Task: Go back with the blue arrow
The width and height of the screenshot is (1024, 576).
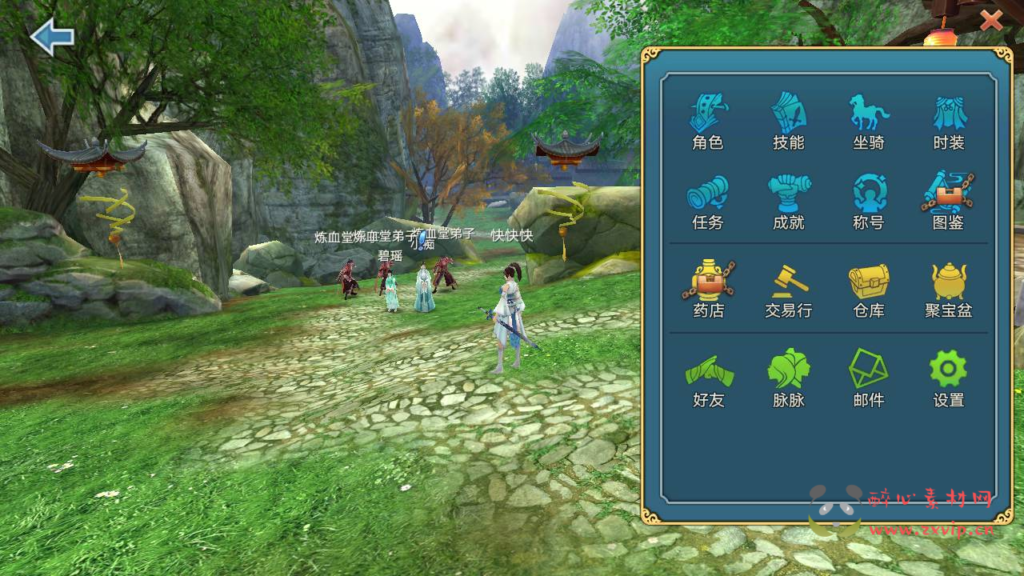Action: [x=52, y=38]
